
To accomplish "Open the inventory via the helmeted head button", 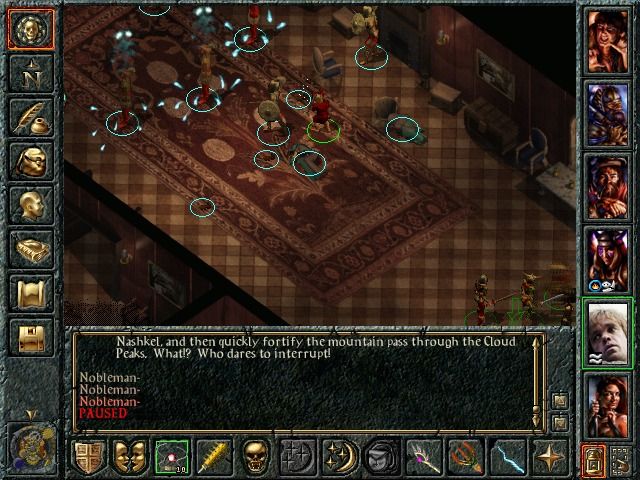I will (30, 161).
